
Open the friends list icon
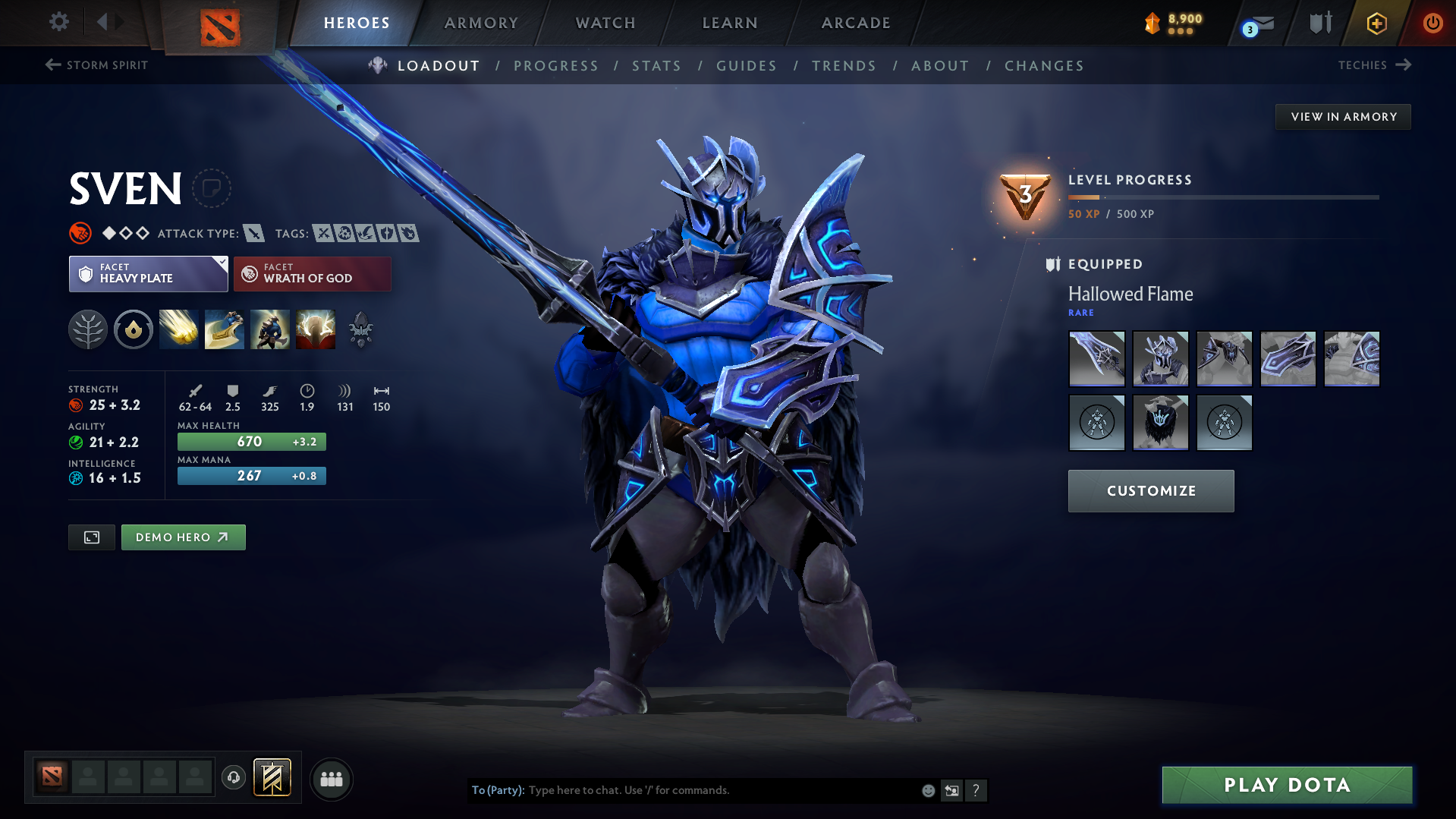331,779
